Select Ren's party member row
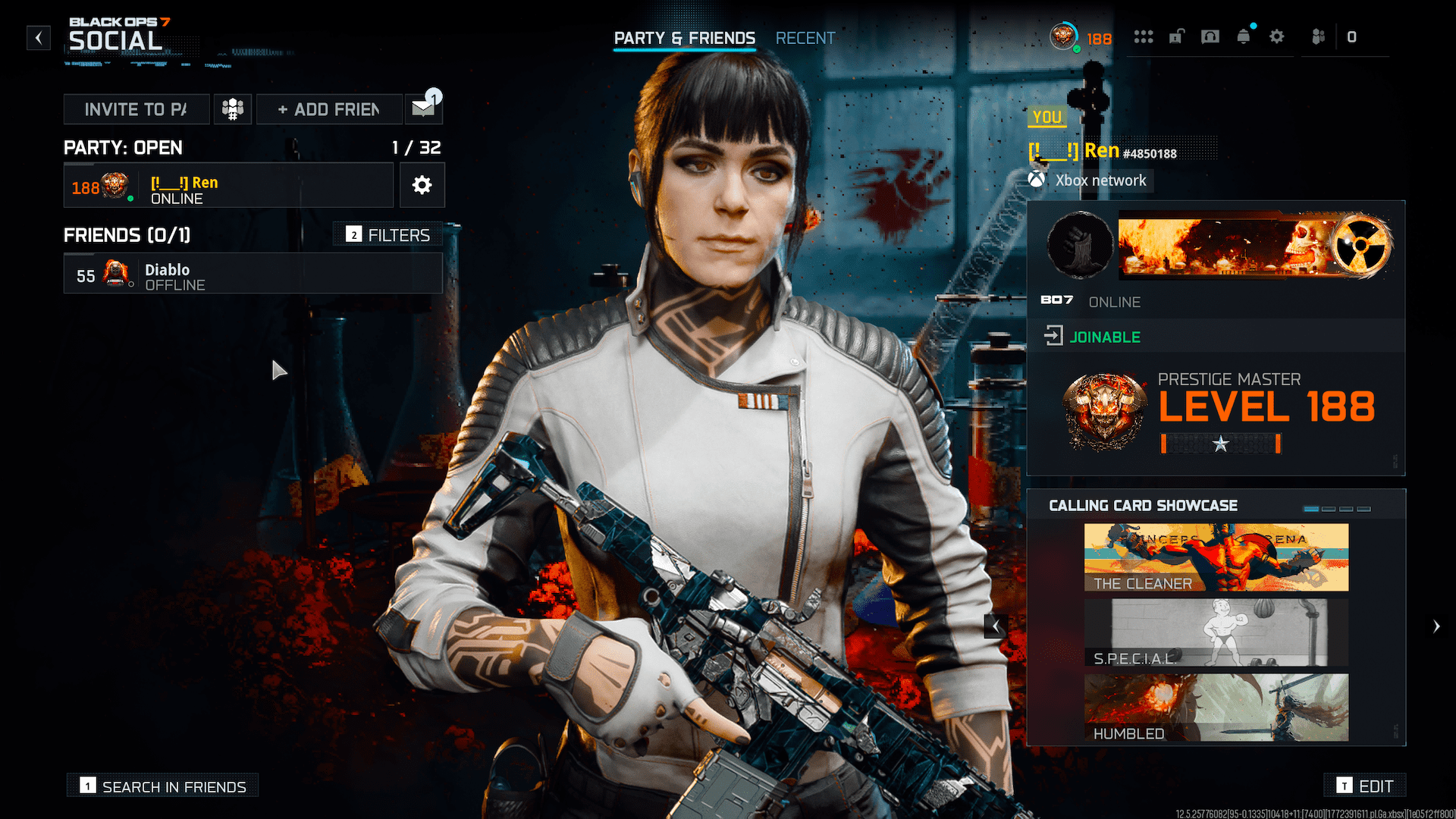 (x=228, y=186)
